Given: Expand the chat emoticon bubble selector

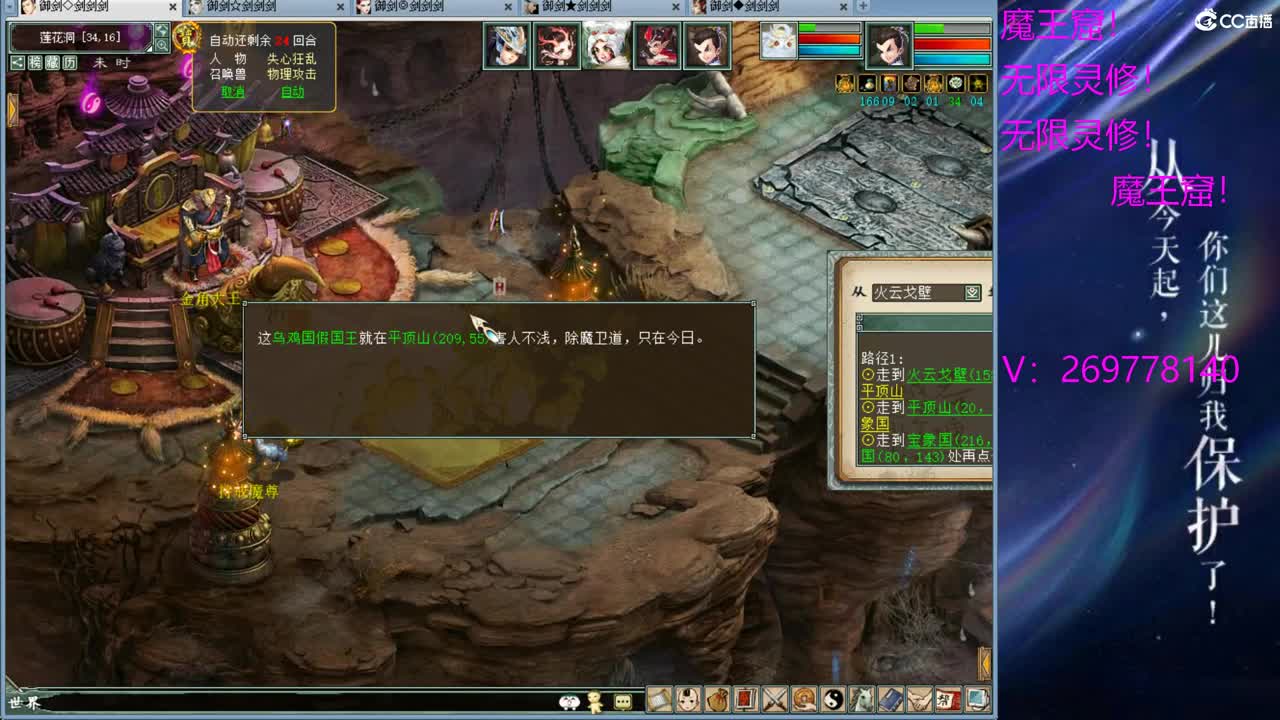Looking at the screenshot, I should click(622, 701).
